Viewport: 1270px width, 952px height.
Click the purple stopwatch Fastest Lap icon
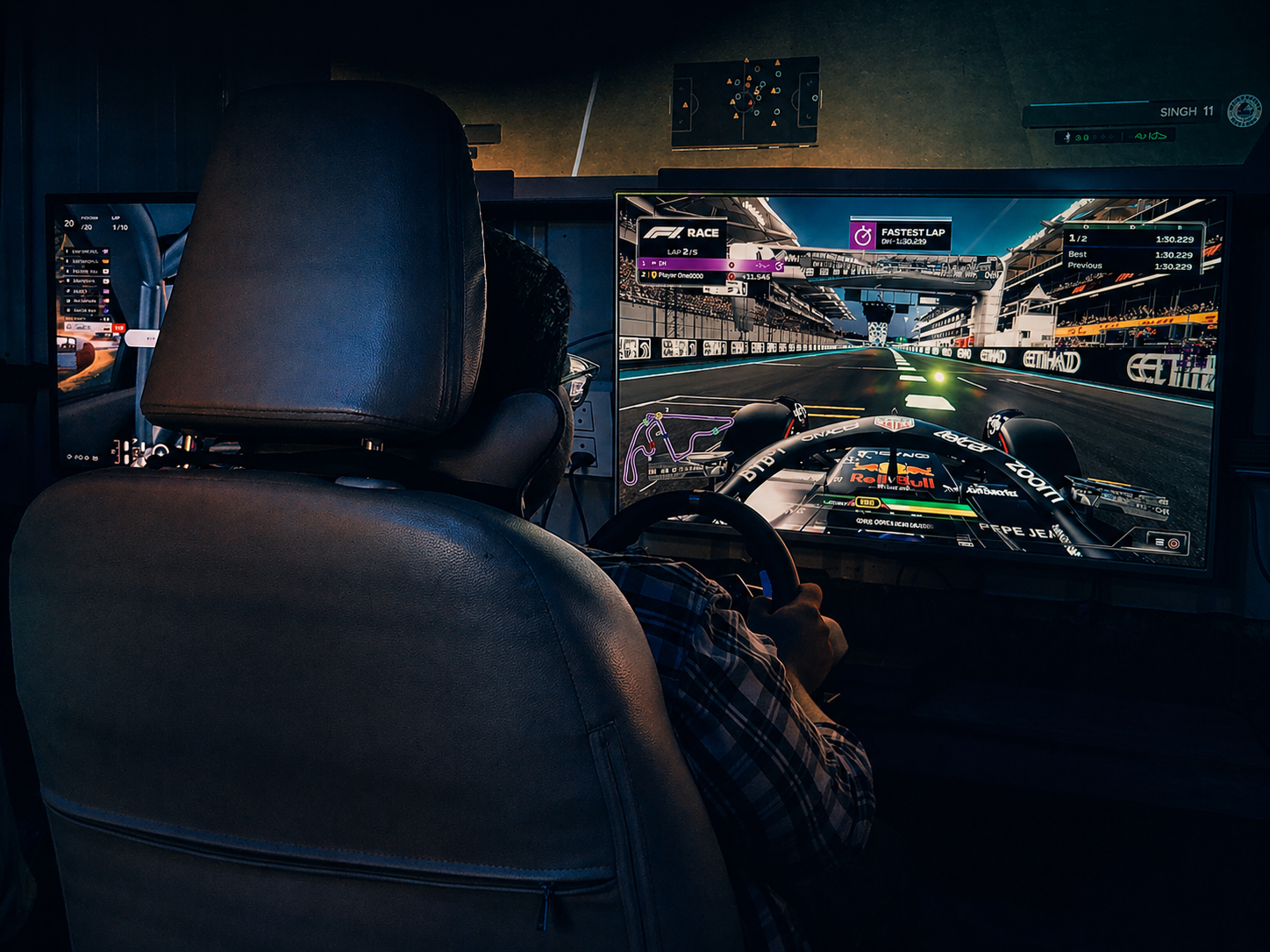[x=863, y=236]
